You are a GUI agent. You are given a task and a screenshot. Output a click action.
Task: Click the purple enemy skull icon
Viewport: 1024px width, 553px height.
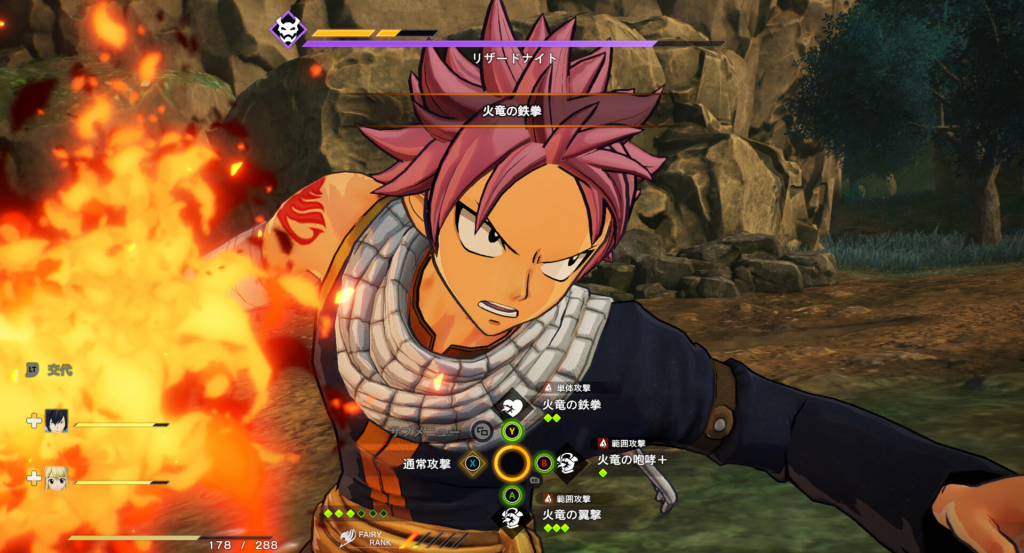tap(288, 27)
